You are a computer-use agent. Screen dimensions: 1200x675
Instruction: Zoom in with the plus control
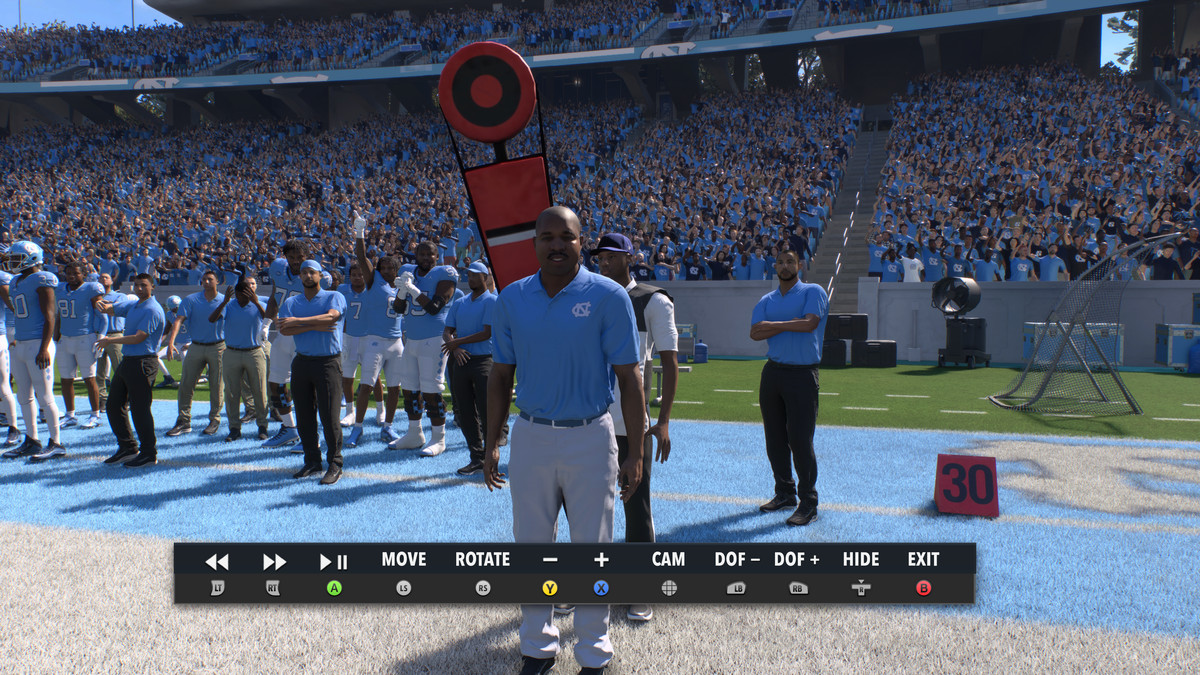[x=601, y=560]
